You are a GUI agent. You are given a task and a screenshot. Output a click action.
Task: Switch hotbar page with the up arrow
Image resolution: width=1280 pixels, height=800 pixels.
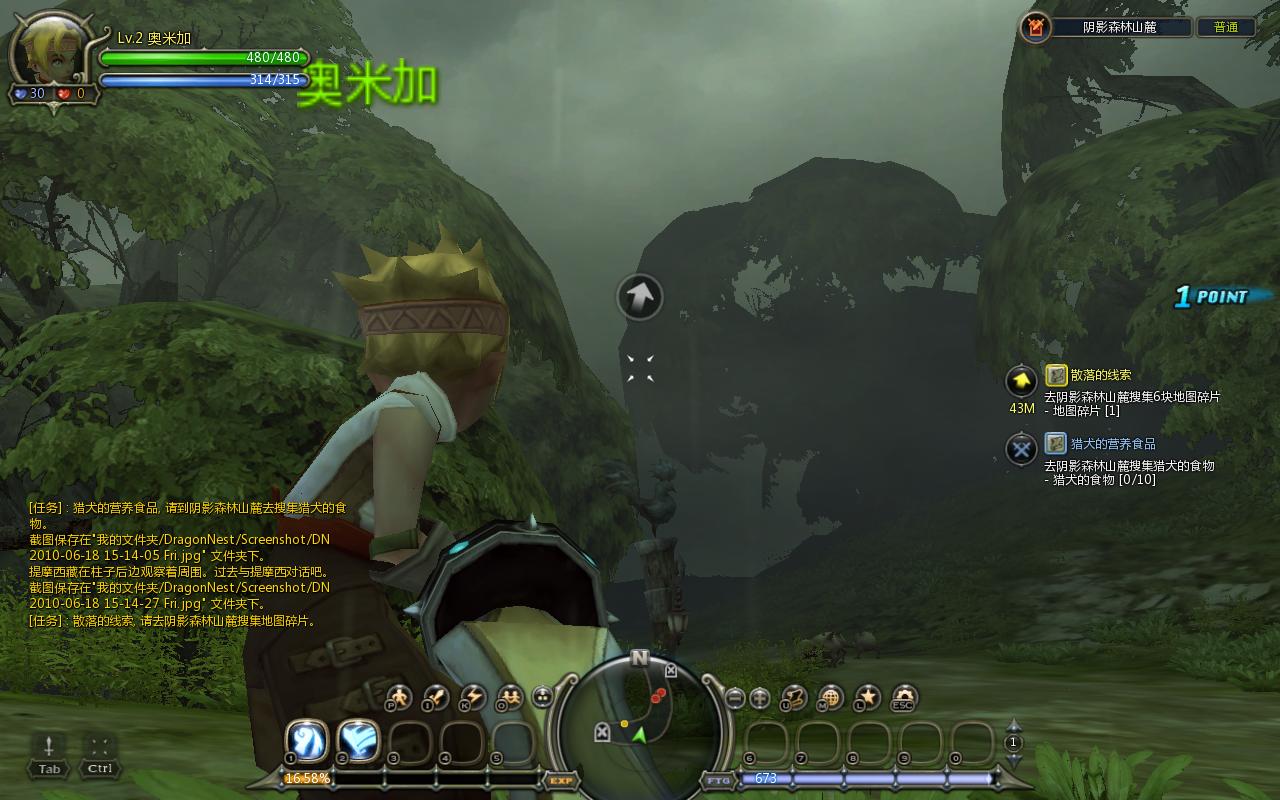(x=1013, y=726)
